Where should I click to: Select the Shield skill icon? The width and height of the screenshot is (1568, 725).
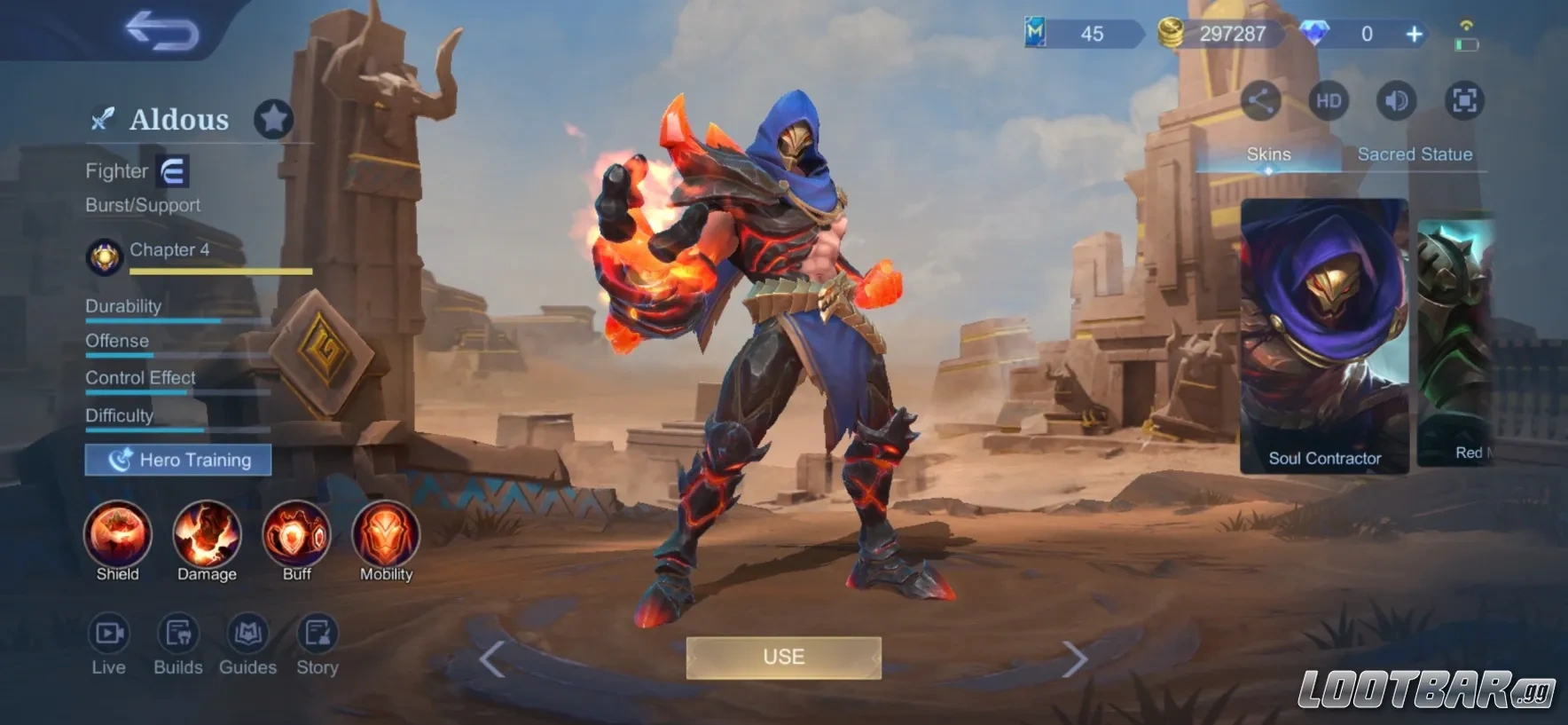(118, 534)
